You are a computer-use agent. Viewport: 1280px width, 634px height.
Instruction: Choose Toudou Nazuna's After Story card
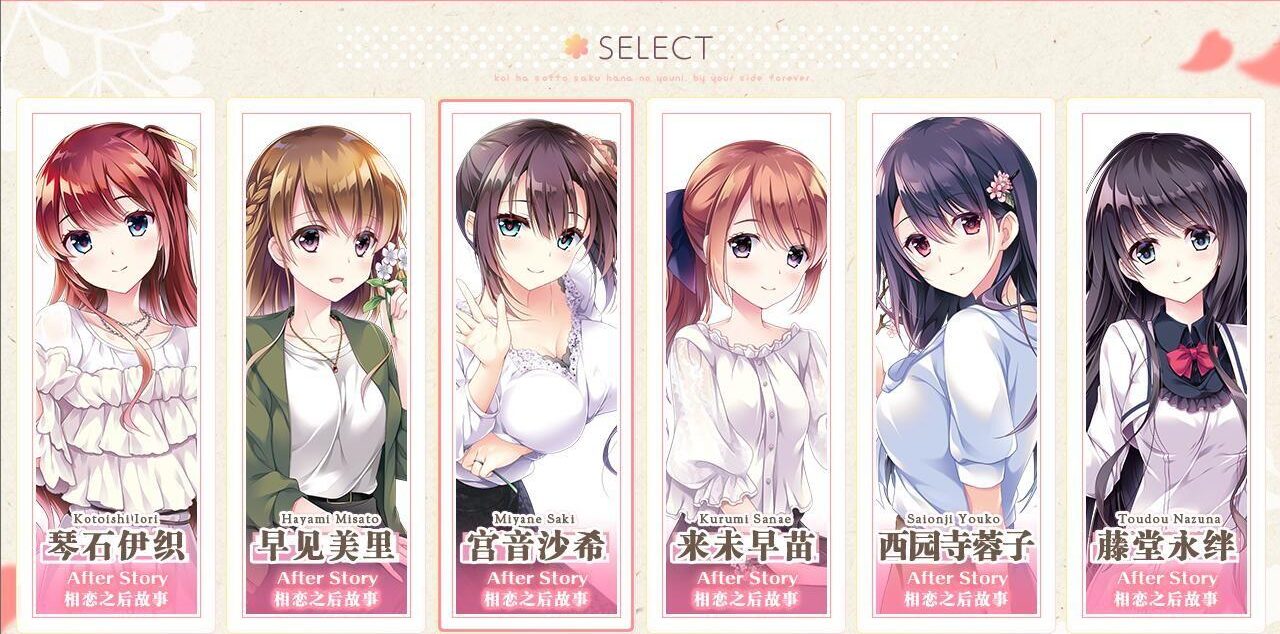1166,365
